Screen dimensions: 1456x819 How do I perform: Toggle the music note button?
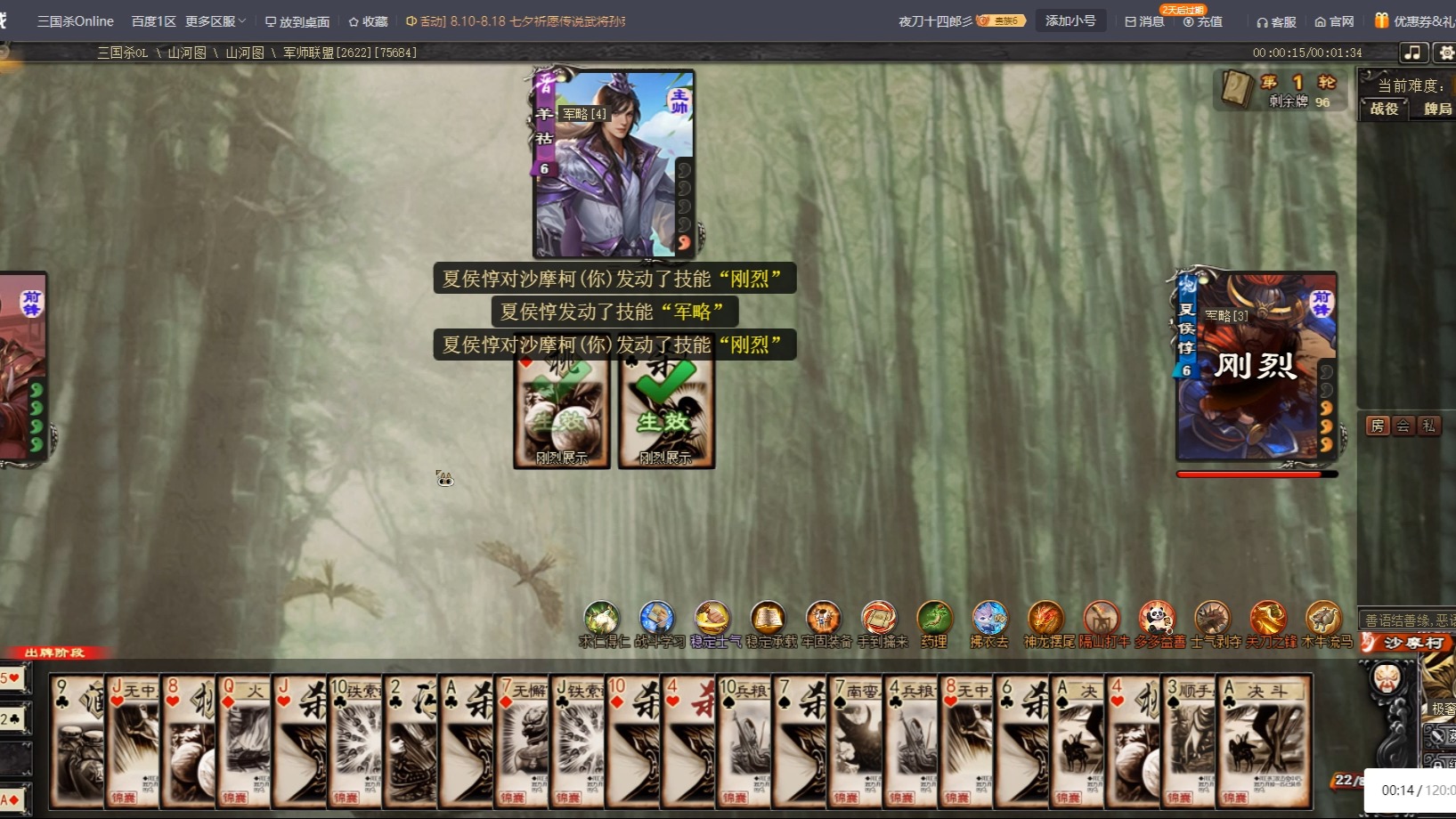(1412, 53)
